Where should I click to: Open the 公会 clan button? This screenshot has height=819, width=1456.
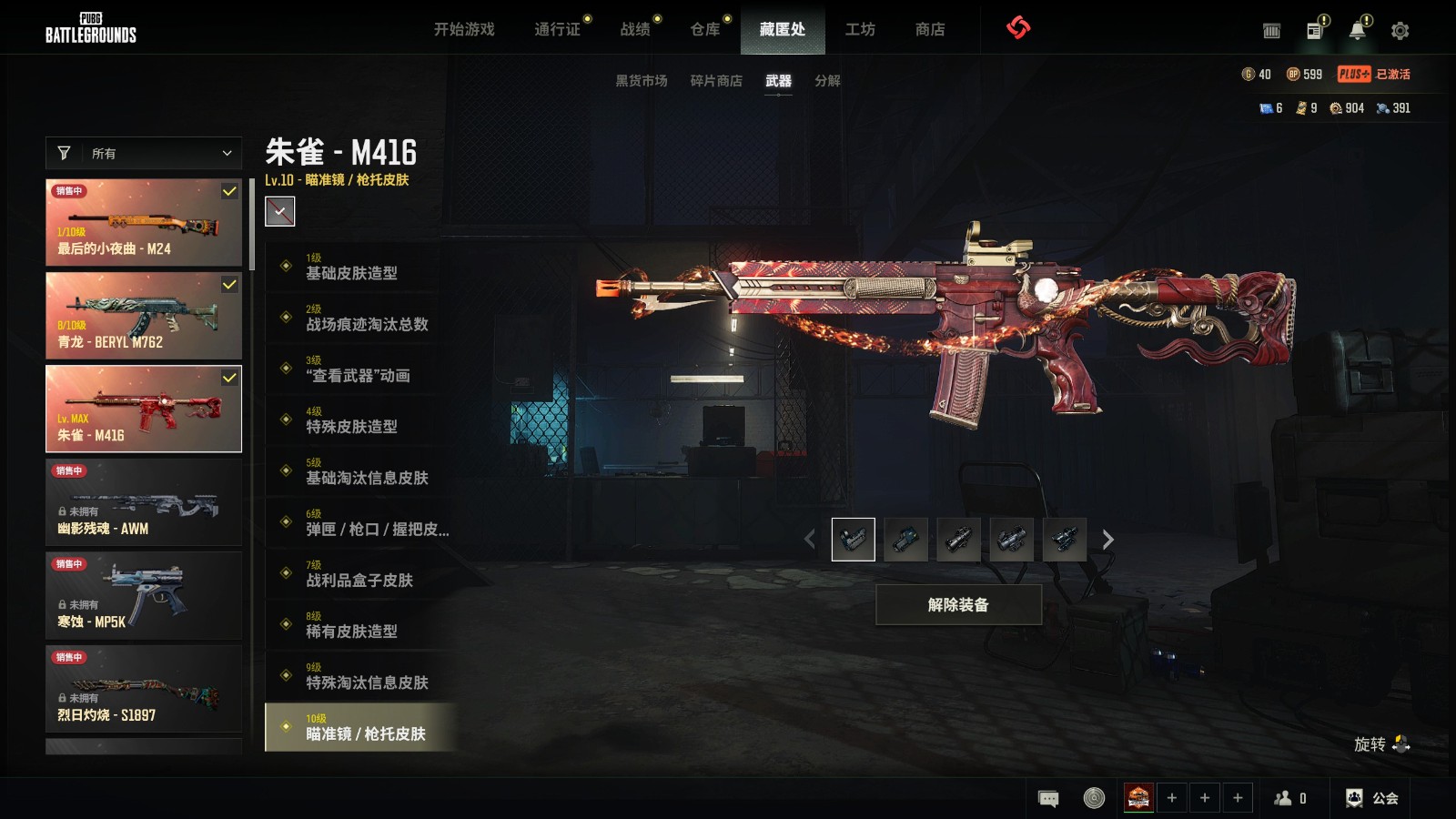pos(1372,798)
